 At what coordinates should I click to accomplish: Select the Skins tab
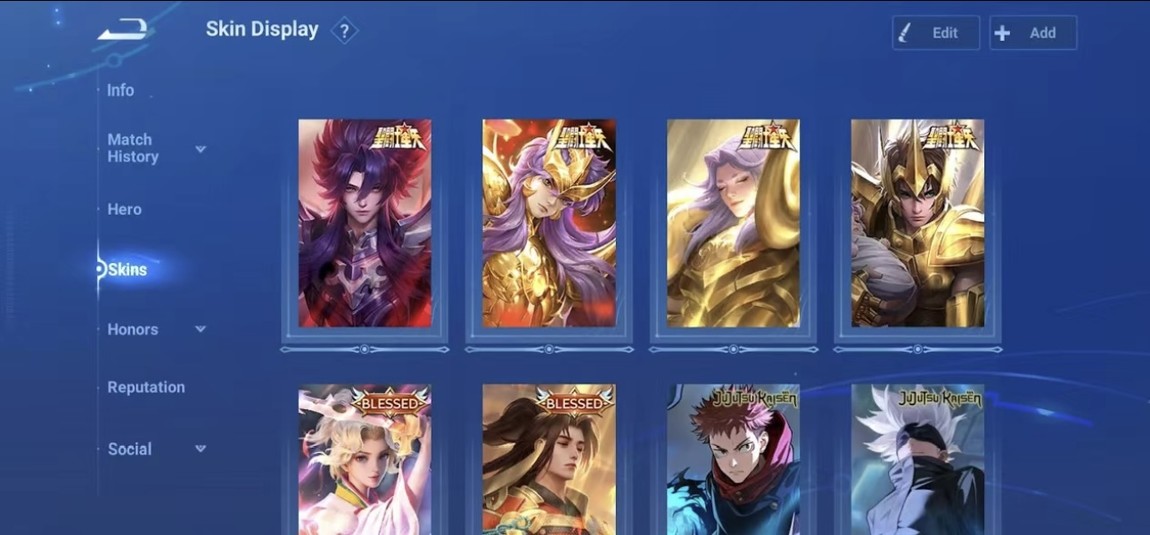[127, 269]
